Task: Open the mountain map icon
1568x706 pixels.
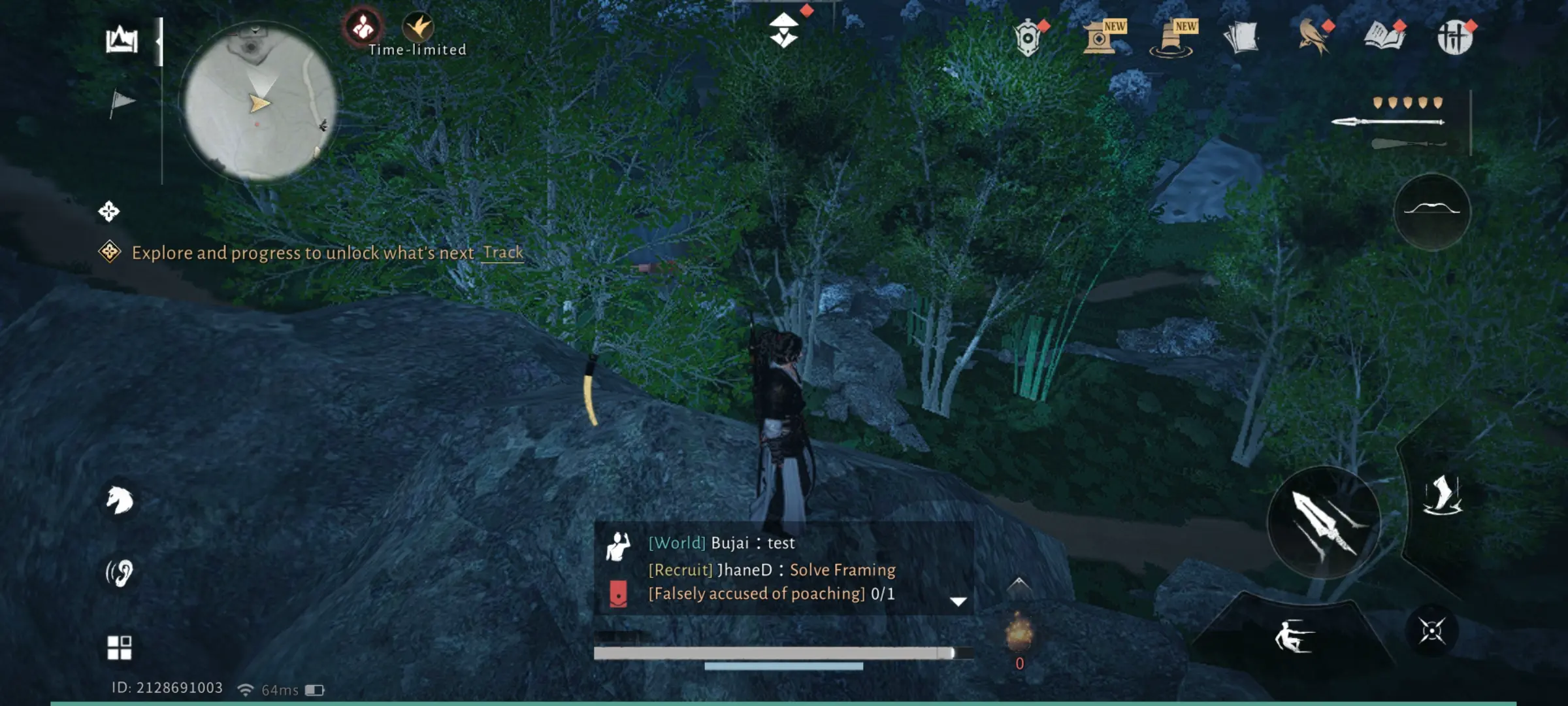Action: point(122,41)
